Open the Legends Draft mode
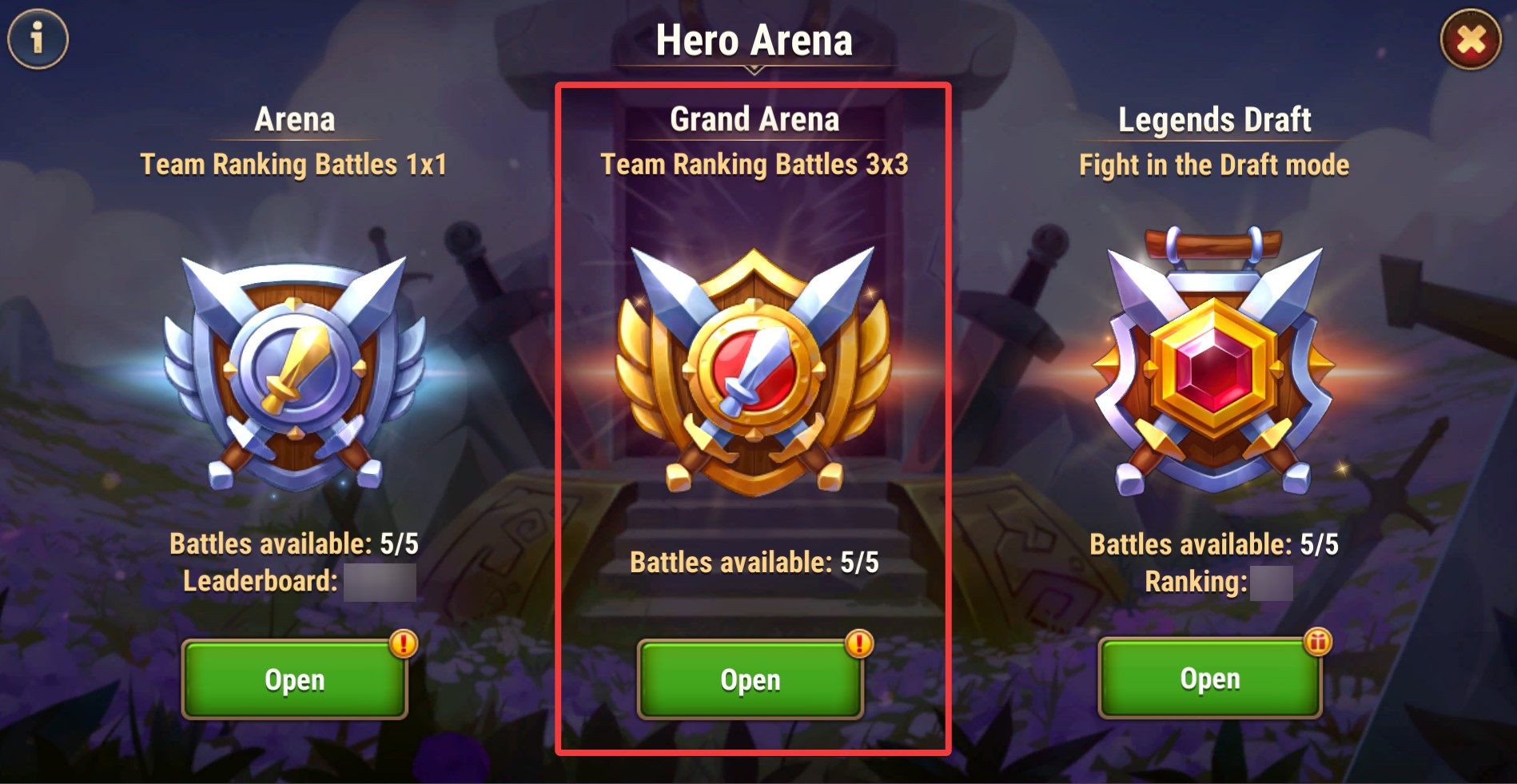This screenshot has width=1517, height=784. pyautogui.click(x=1209, y=679)
